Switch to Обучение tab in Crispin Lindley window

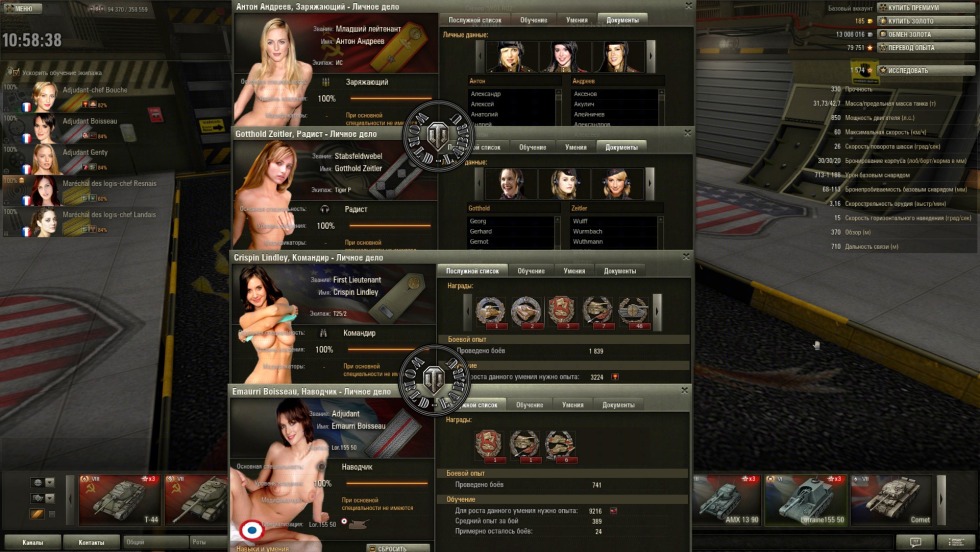(x=531, y=270)
